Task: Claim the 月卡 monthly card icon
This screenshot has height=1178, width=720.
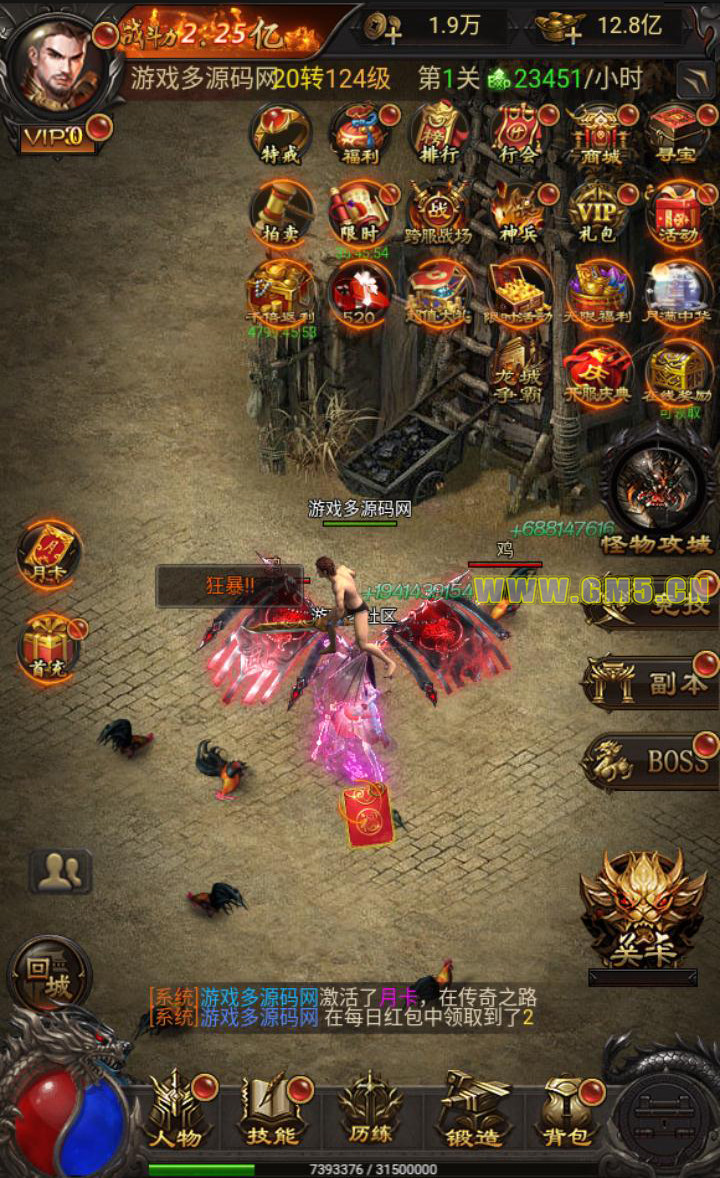Action: click(x=47, y=553)
